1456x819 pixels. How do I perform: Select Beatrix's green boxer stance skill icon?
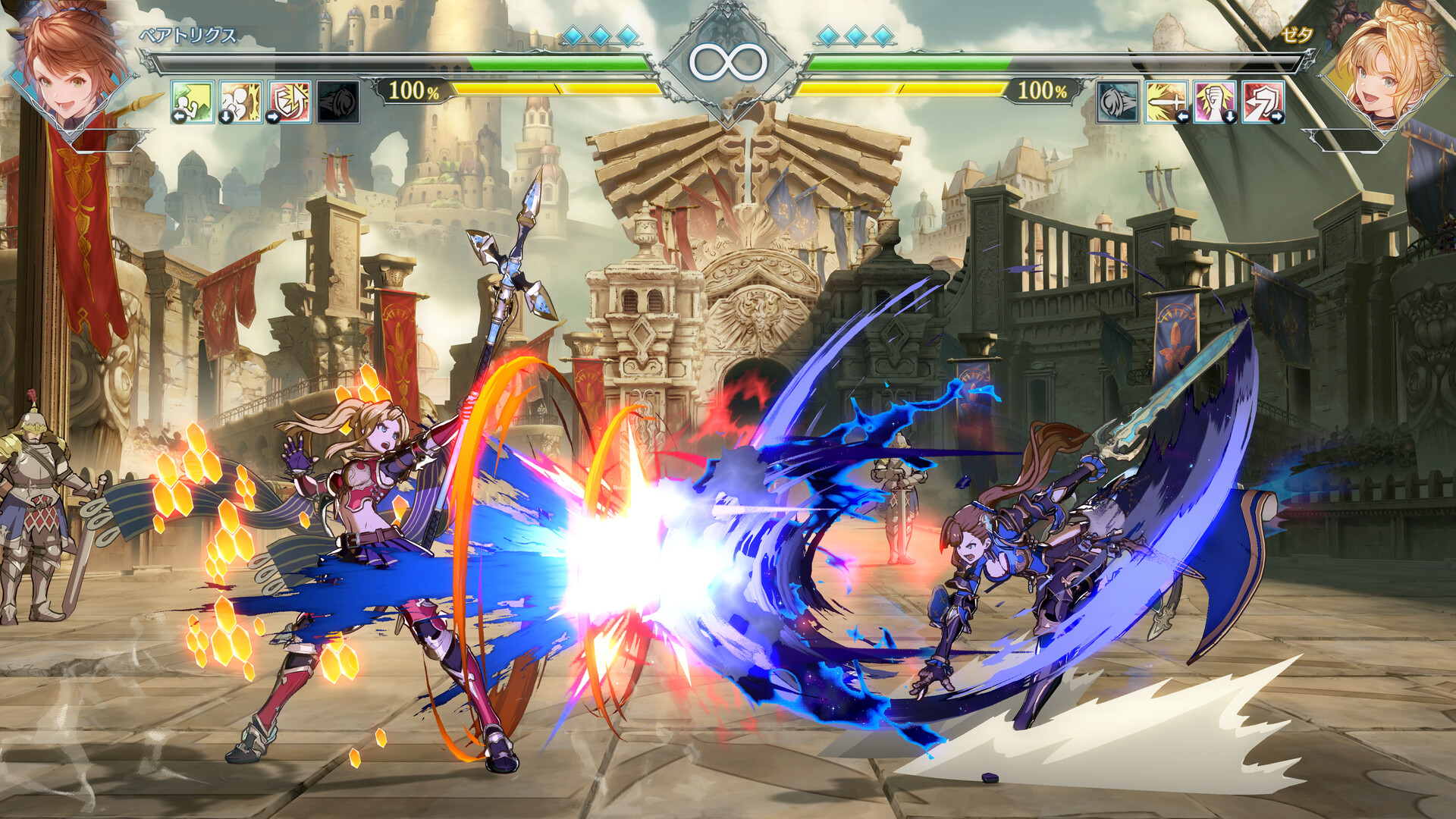(193, 102)
